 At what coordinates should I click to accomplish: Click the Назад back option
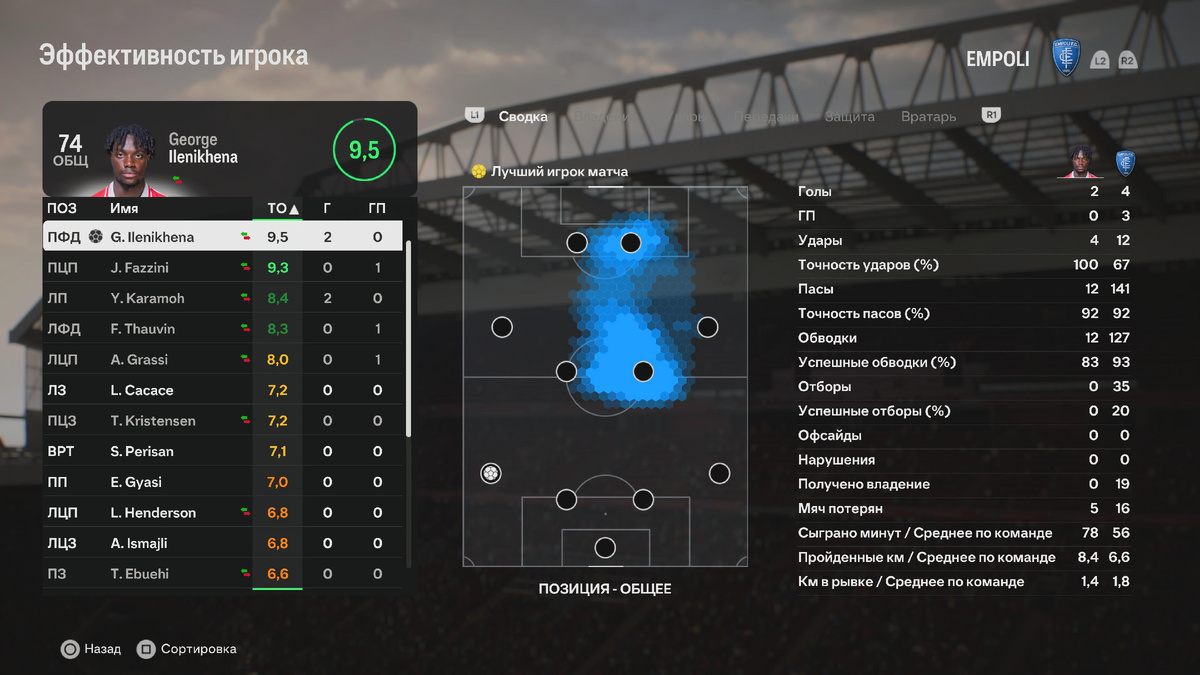click(x=91, y=649)
